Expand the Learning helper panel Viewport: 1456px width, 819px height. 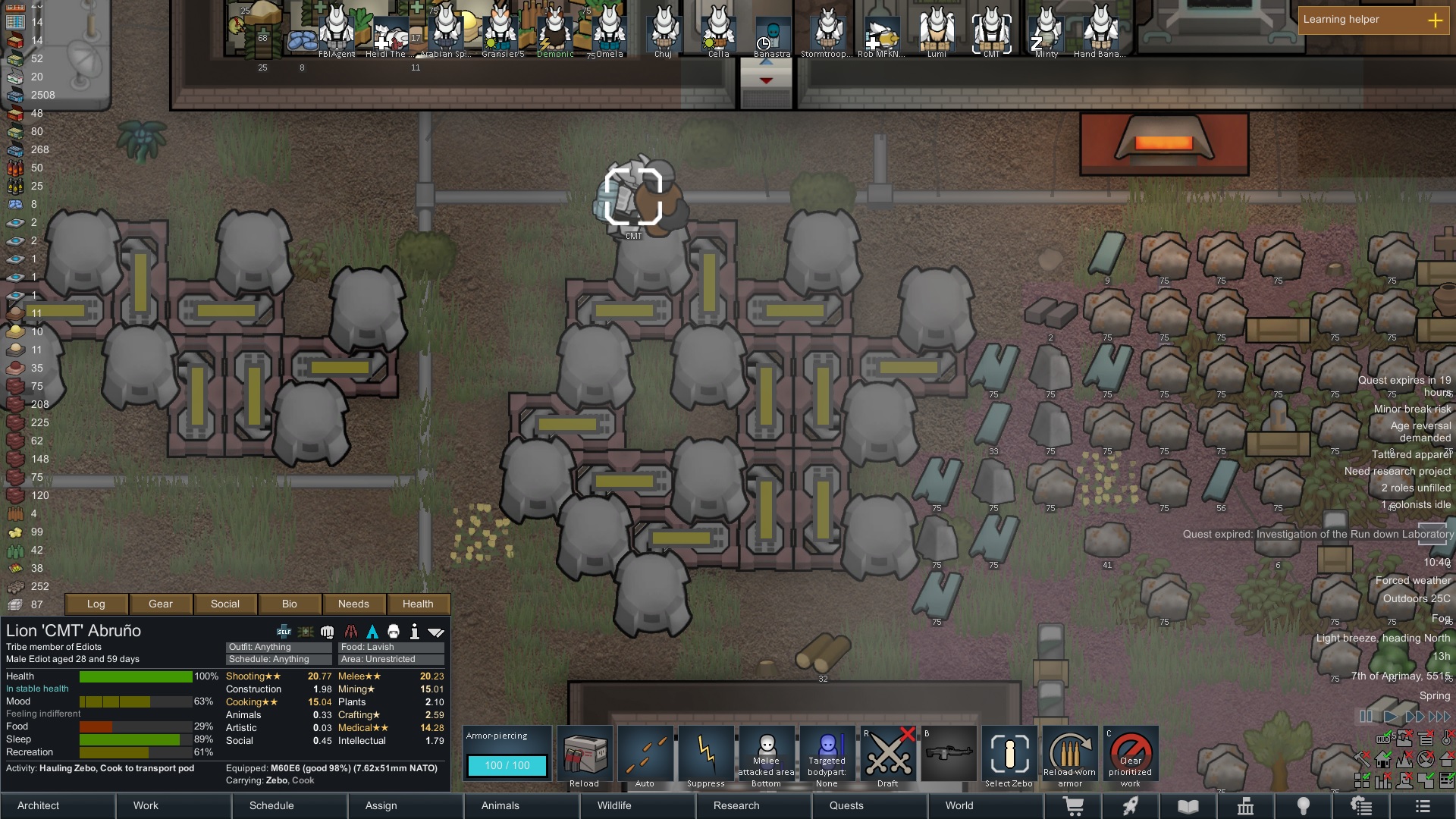click(x=1435, y=20)
